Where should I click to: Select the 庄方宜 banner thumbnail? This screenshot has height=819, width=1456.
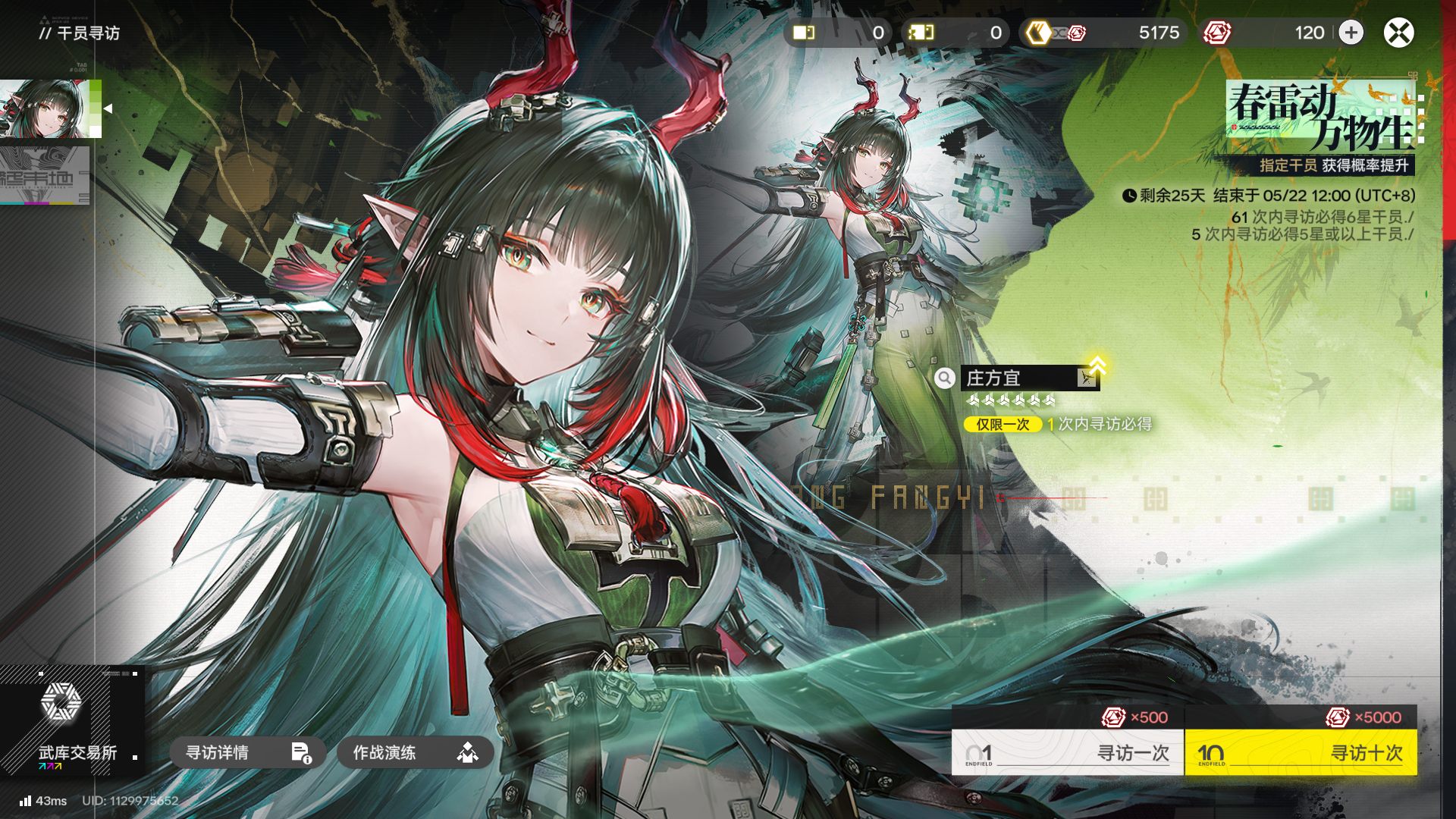click(47, 108)
